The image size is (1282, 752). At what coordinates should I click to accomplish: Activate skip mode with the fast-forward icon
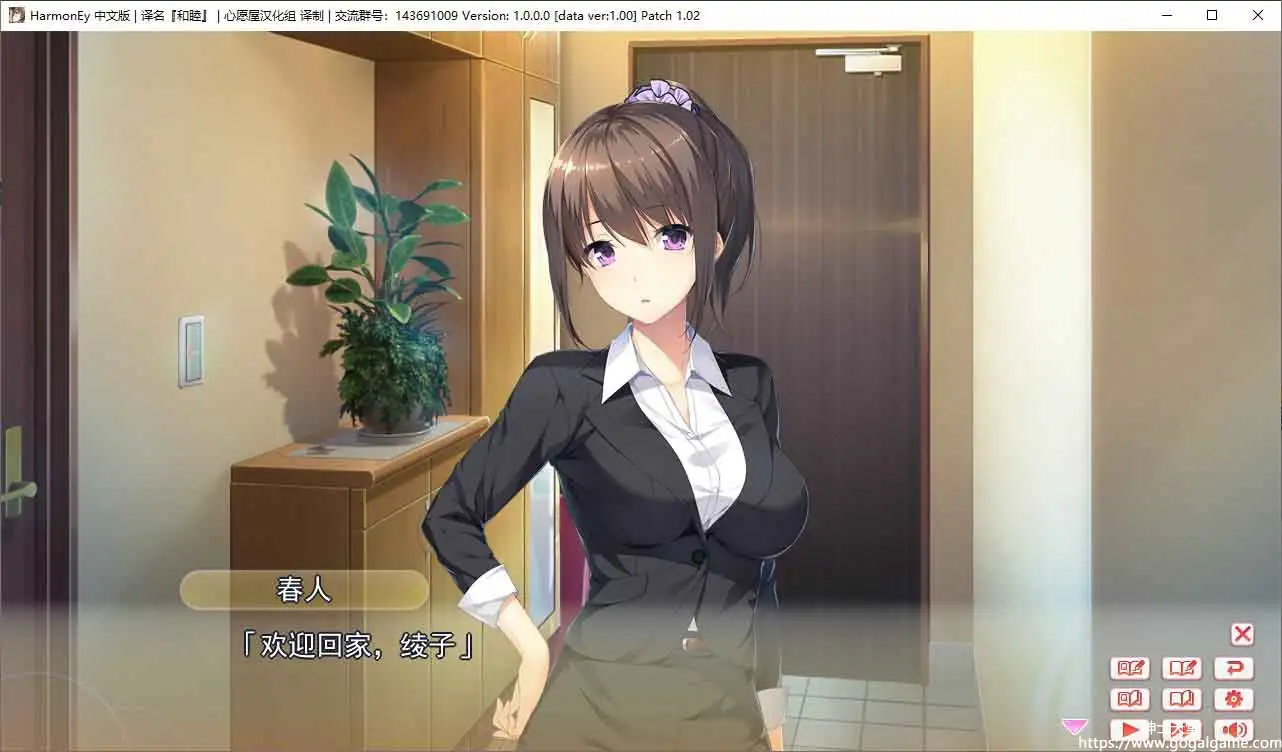tap(1182, 728)
